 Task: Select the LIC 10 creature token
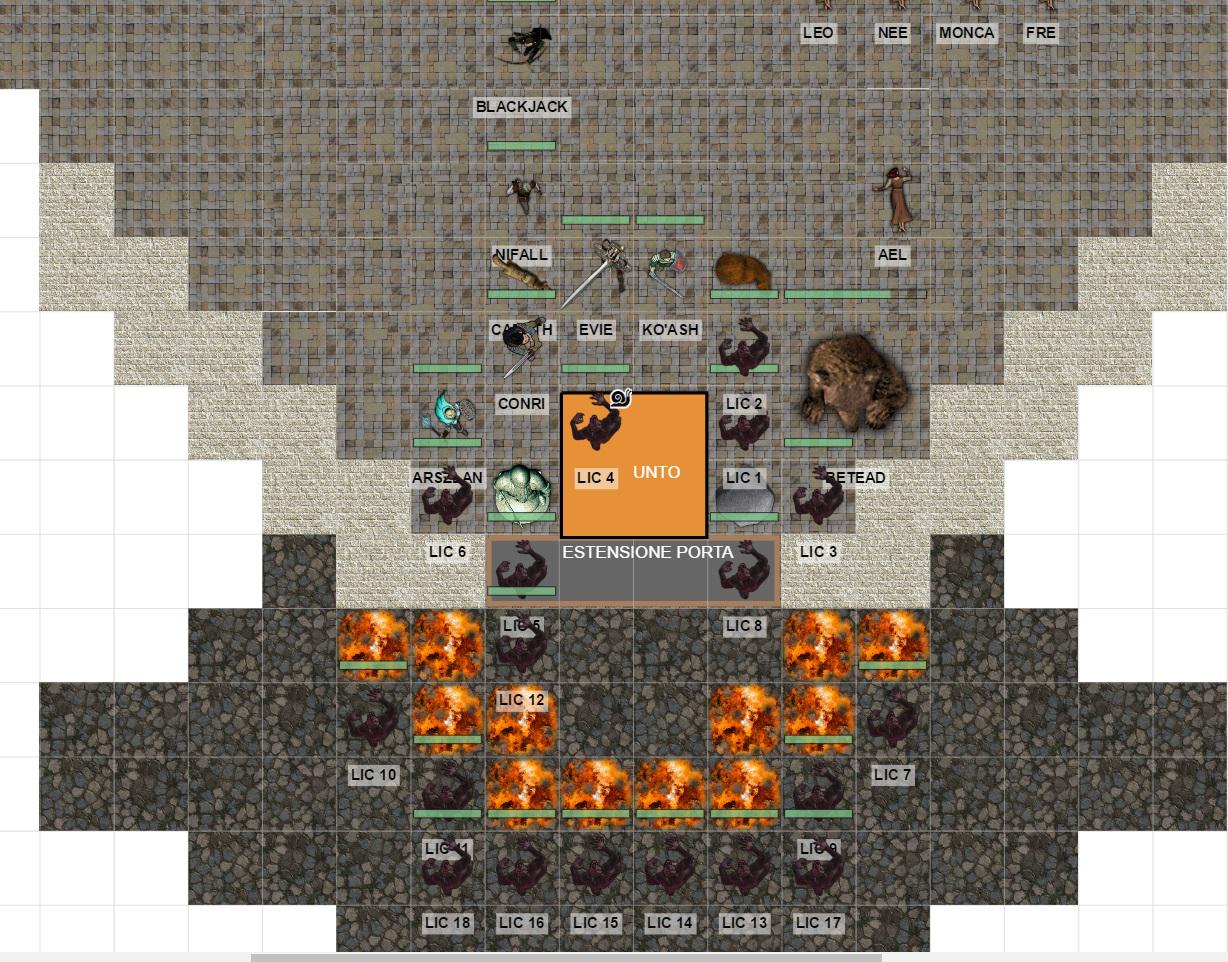click(x=373, y=718)
